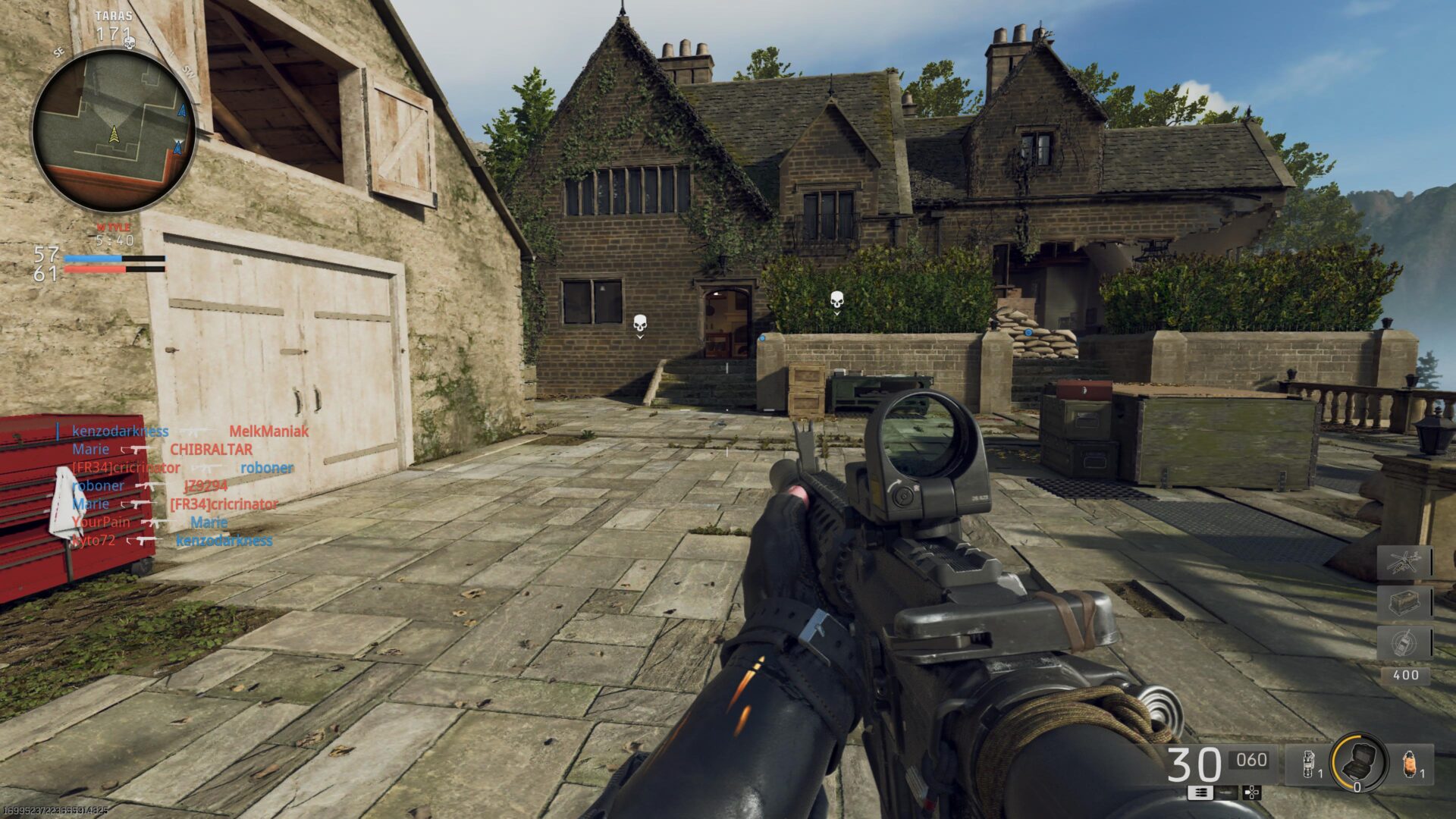Screen dimensions: 1456x819
Task: Click the weapon icon beside Nyto72's name
Action: (144, 541)
